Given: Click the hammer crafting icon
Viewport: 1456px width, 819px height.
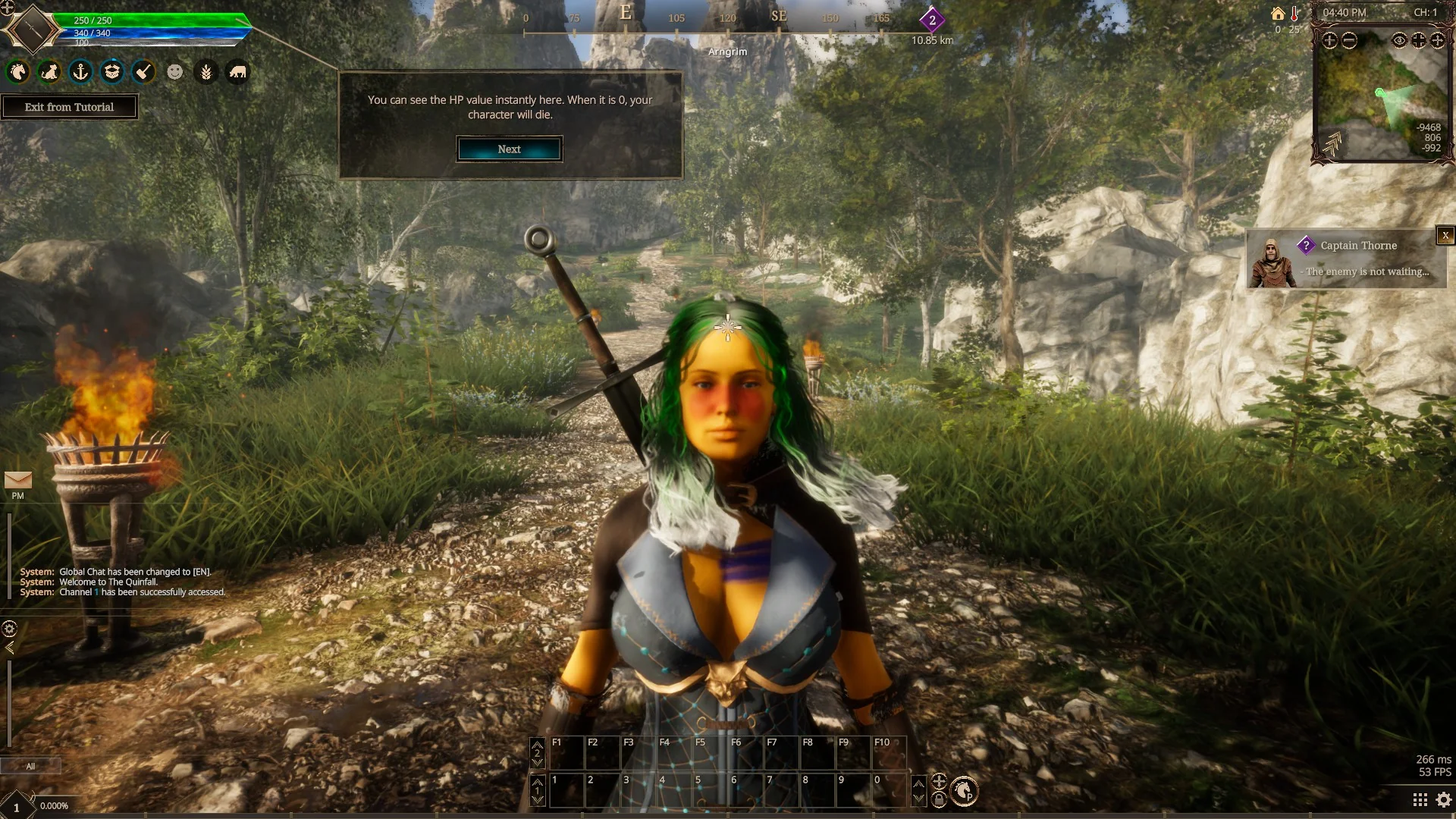Looking at the screenshot, I should [x=143, y=72].
